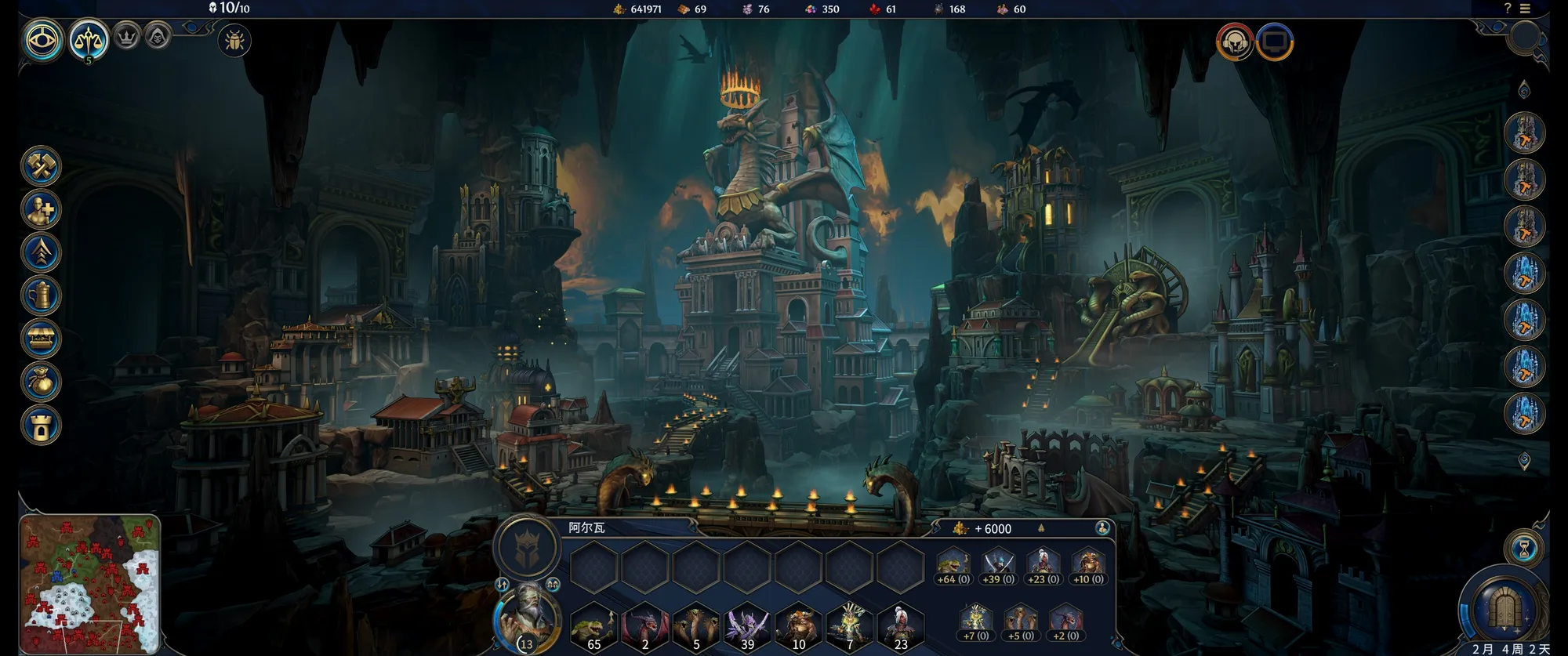The image size is (1568, 656).
Task: Click the hourglass end turn button
Action: pyautogui.click(x=1524, y=549)
